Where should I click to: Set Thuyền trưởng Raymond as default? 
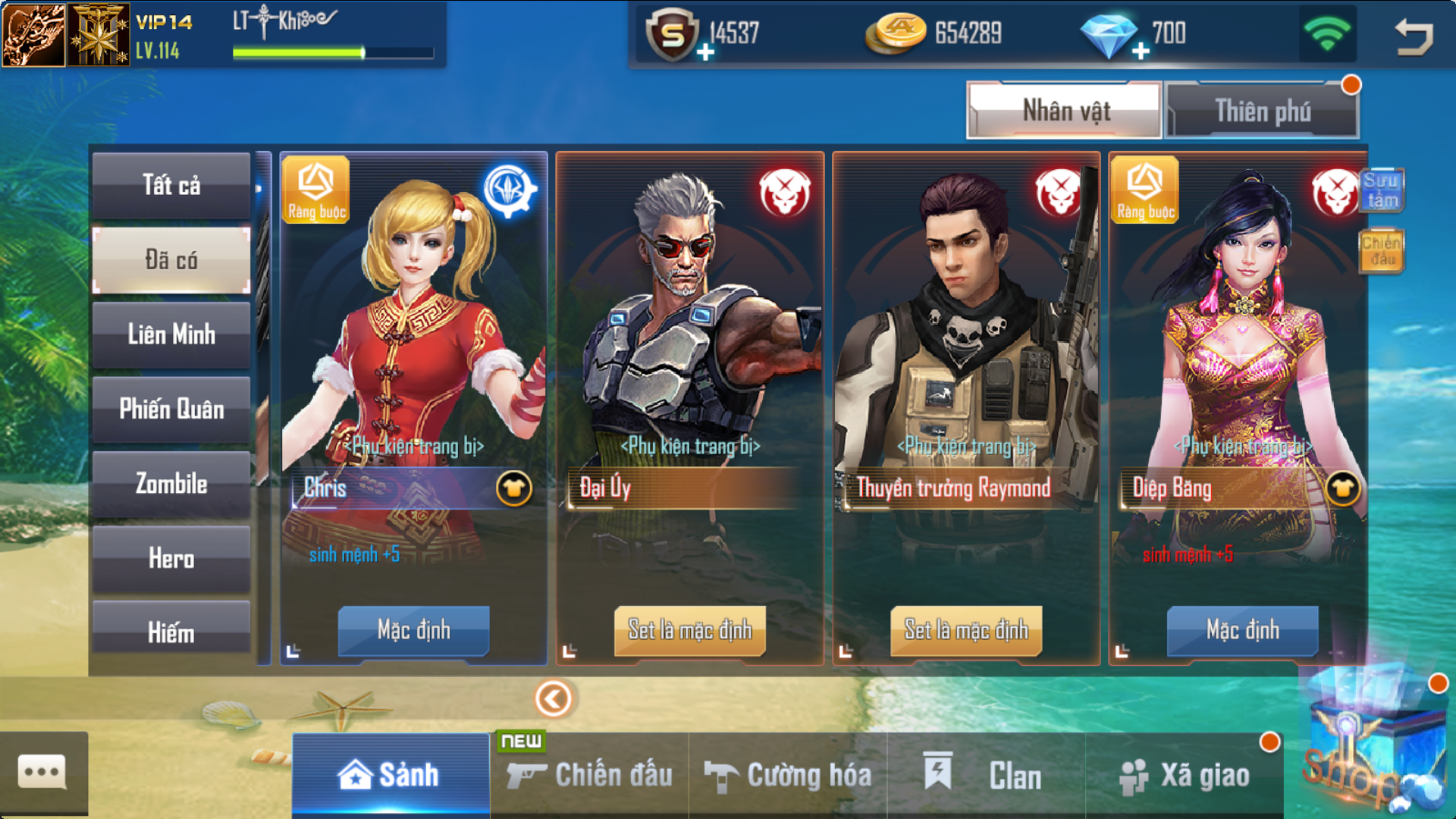966,630
